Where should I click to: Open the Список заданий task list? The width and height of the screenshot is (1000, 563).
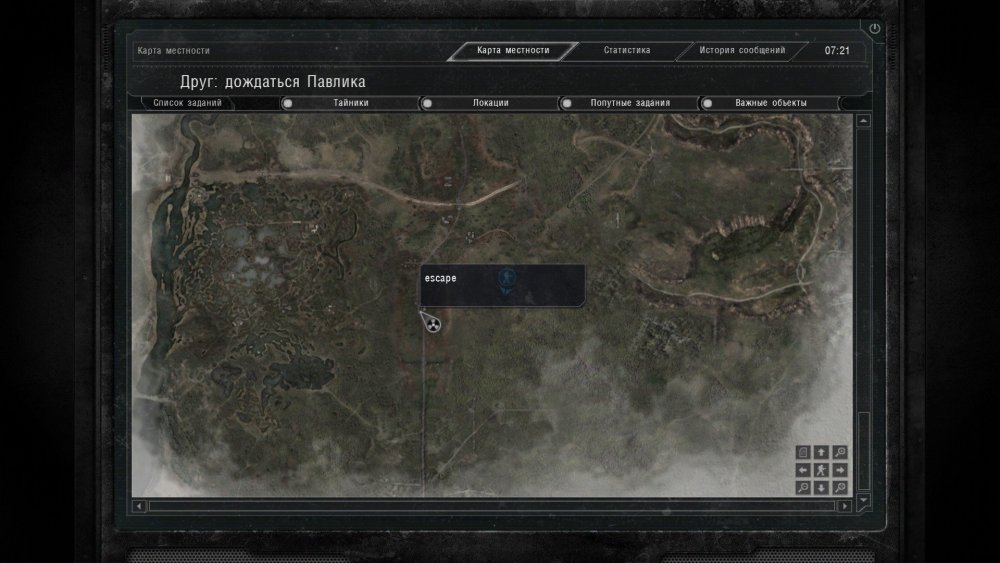point(188,103)
